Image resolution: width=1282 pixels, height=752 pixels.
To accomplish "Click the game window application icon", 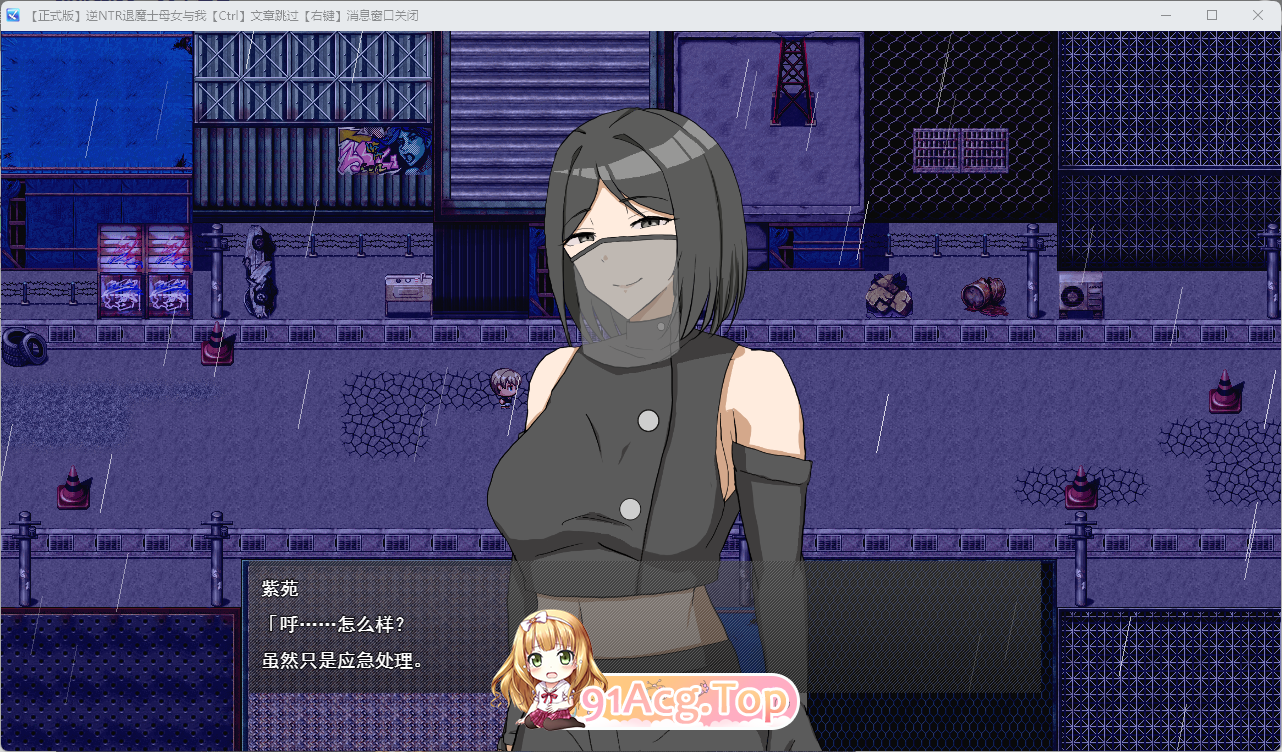I will [x=12, y=14].
